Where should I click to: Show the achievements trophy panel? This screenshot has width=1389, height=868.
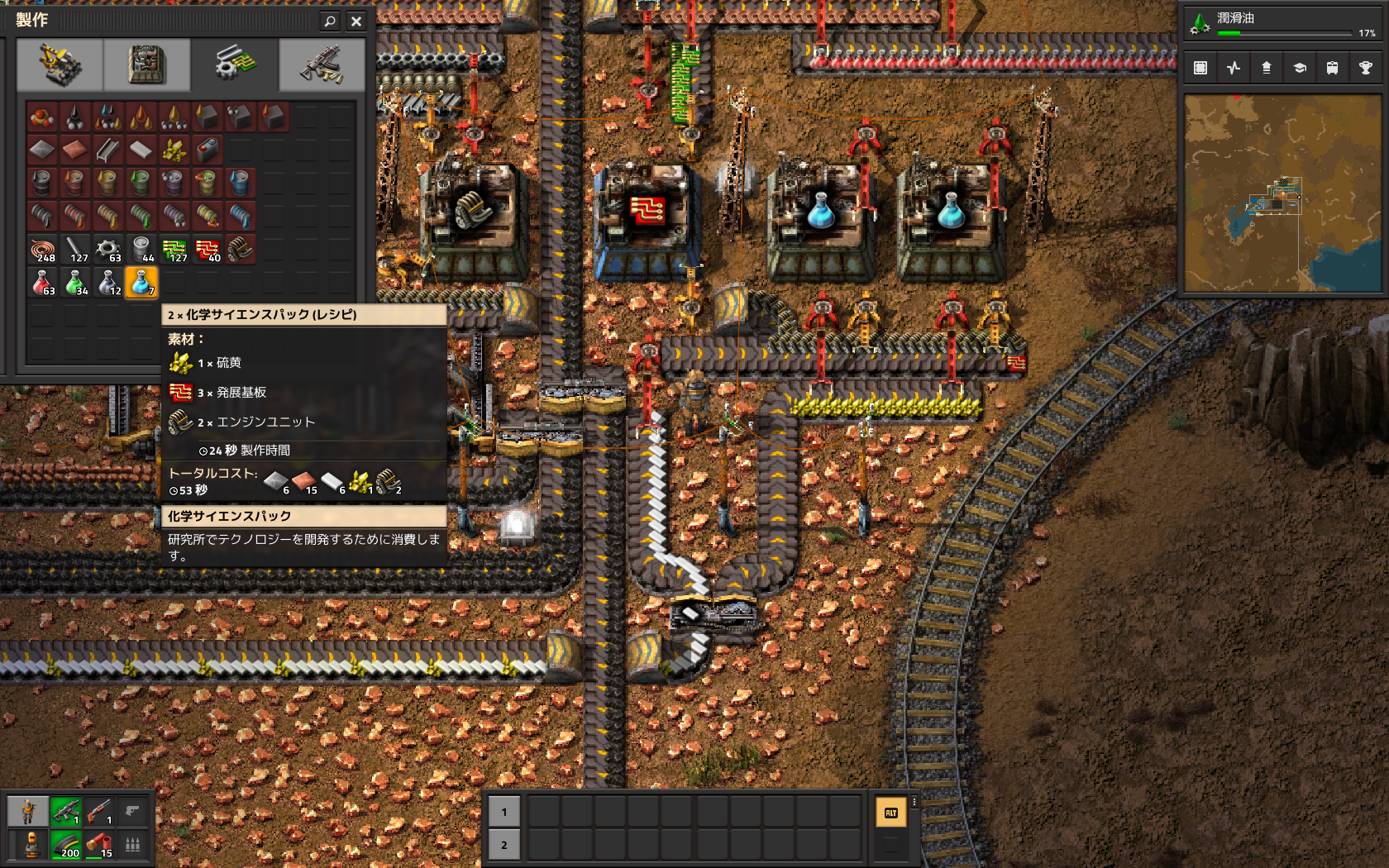click(1365, 68)
